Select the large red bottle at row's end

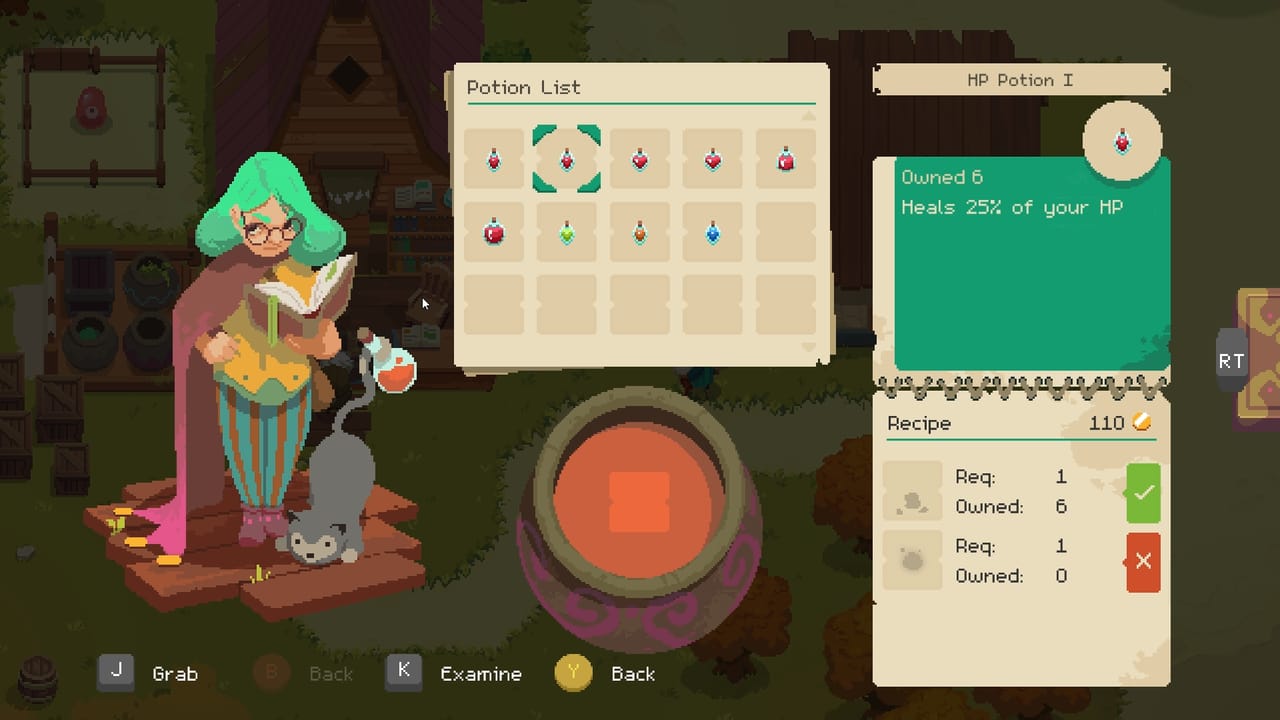coord(785,158)
